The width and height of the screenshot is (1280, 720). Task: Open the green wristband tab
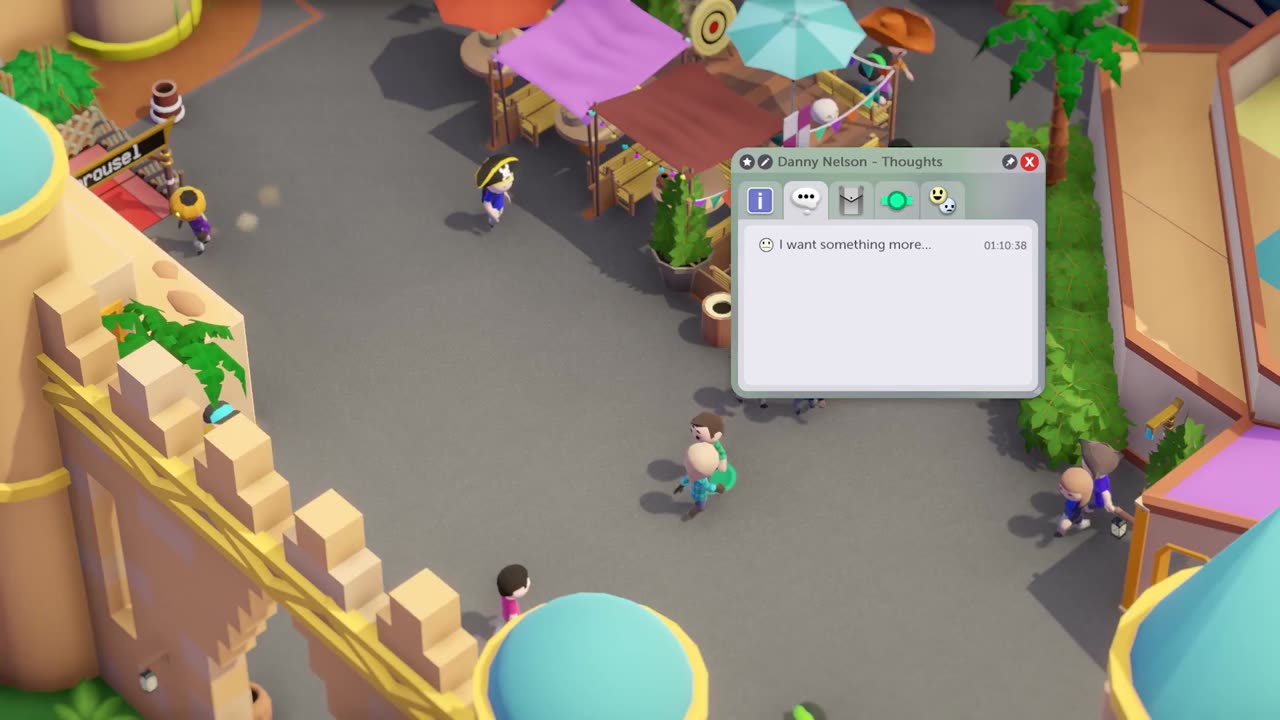click(896, 201)
